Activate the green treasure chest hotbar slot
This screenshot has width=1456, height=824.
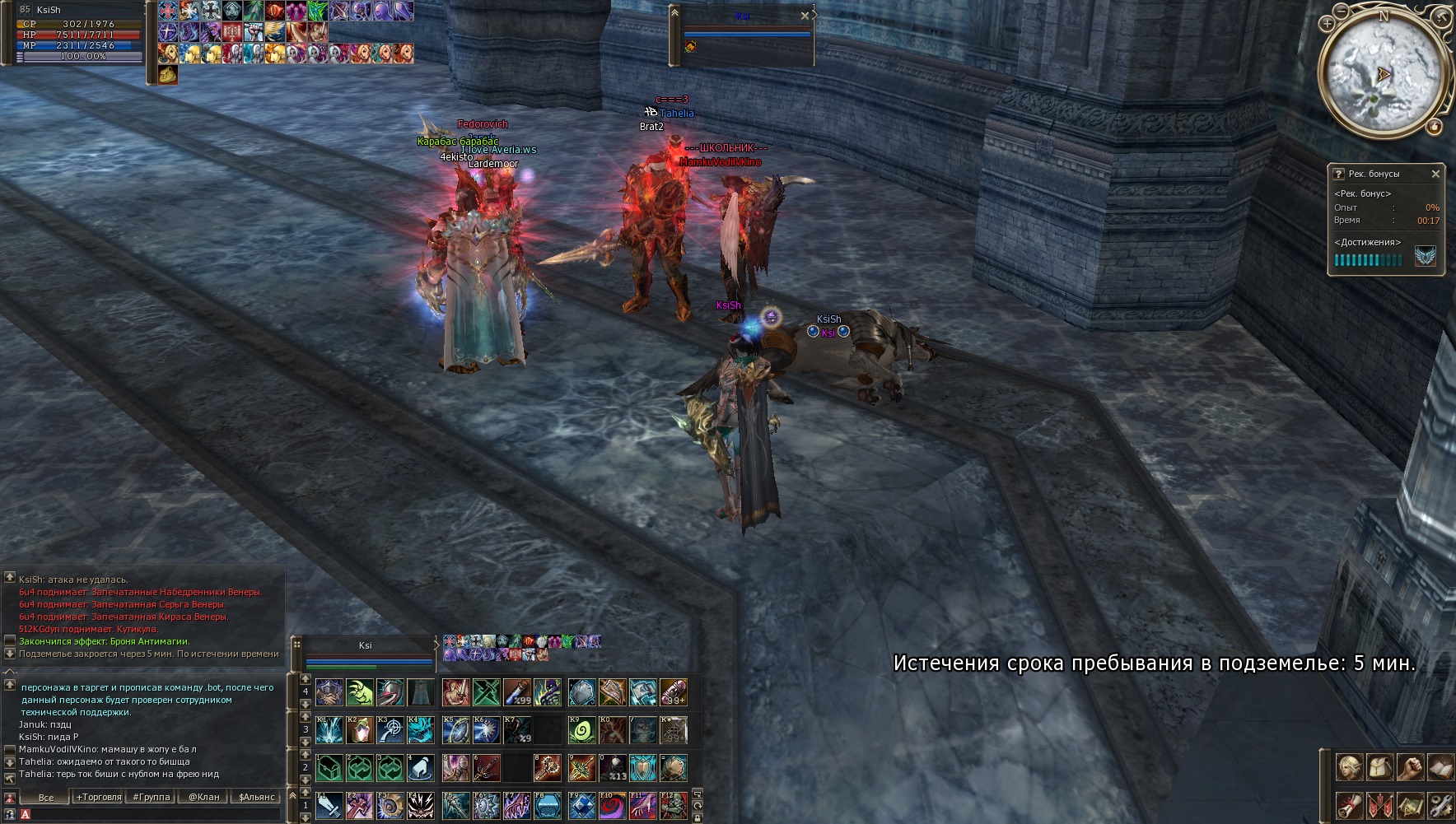[329, 768]
